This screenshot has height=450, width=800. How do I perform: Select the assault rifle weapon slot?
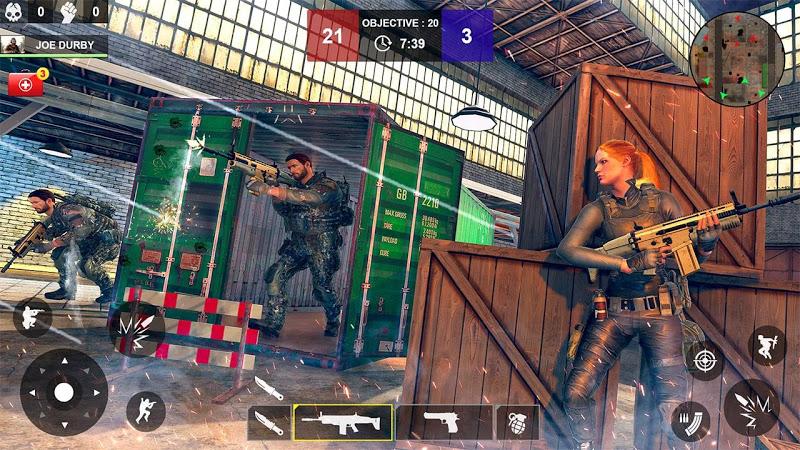pyautogui.click(x=343, y=422)
